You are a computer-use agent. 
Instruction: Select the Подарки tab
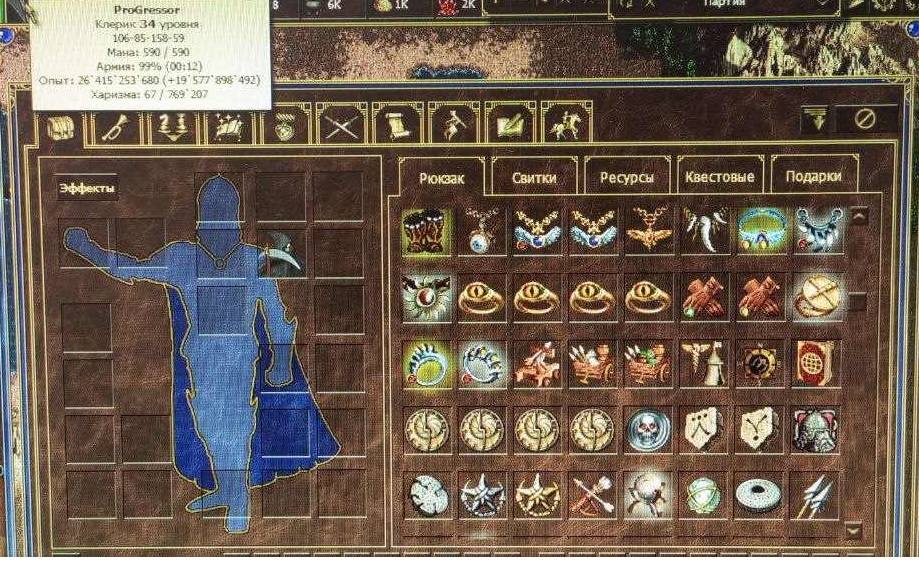(814, 178)
